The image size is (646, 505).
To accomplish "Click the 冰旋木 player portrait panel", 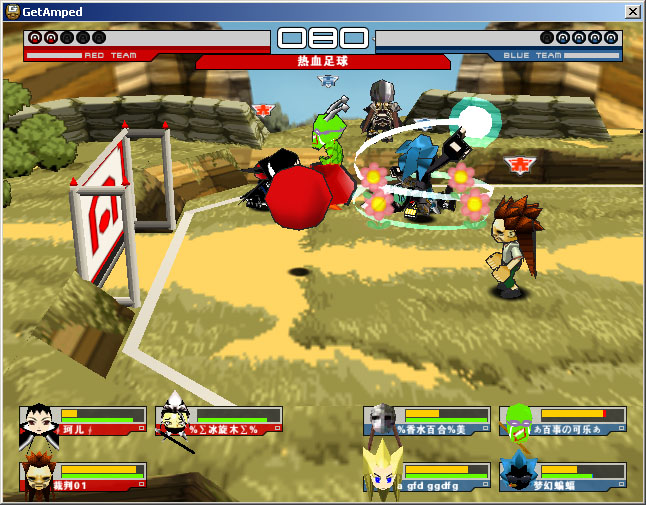I will tap(220, 421).
